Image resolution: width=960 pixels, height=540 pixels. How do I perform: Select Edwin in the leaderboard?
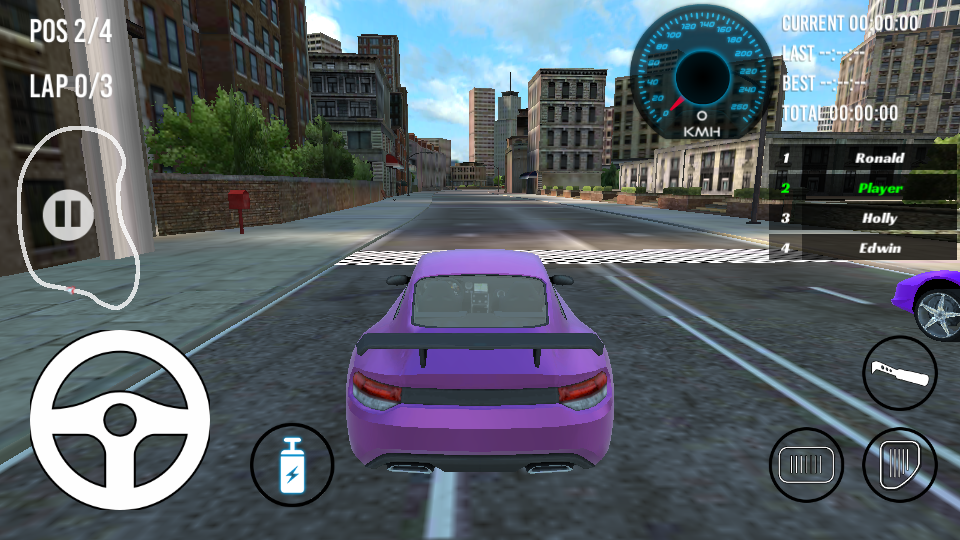pos(865,248)
